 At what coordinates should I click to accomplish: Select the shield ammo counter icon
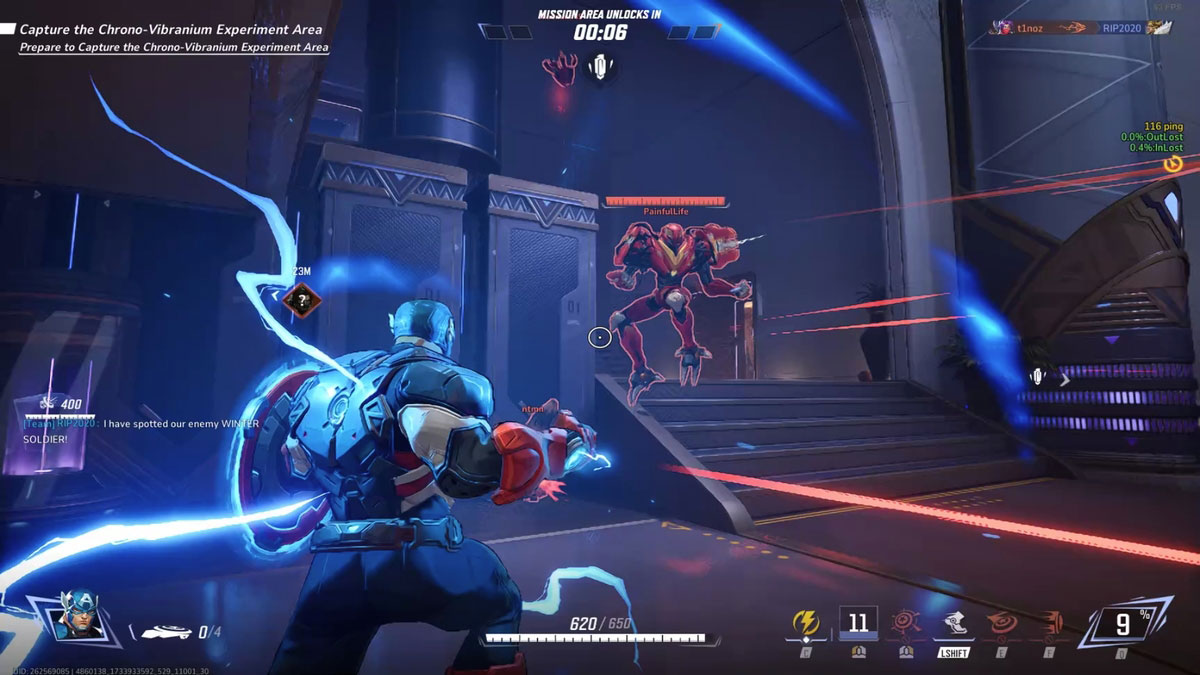167,632
